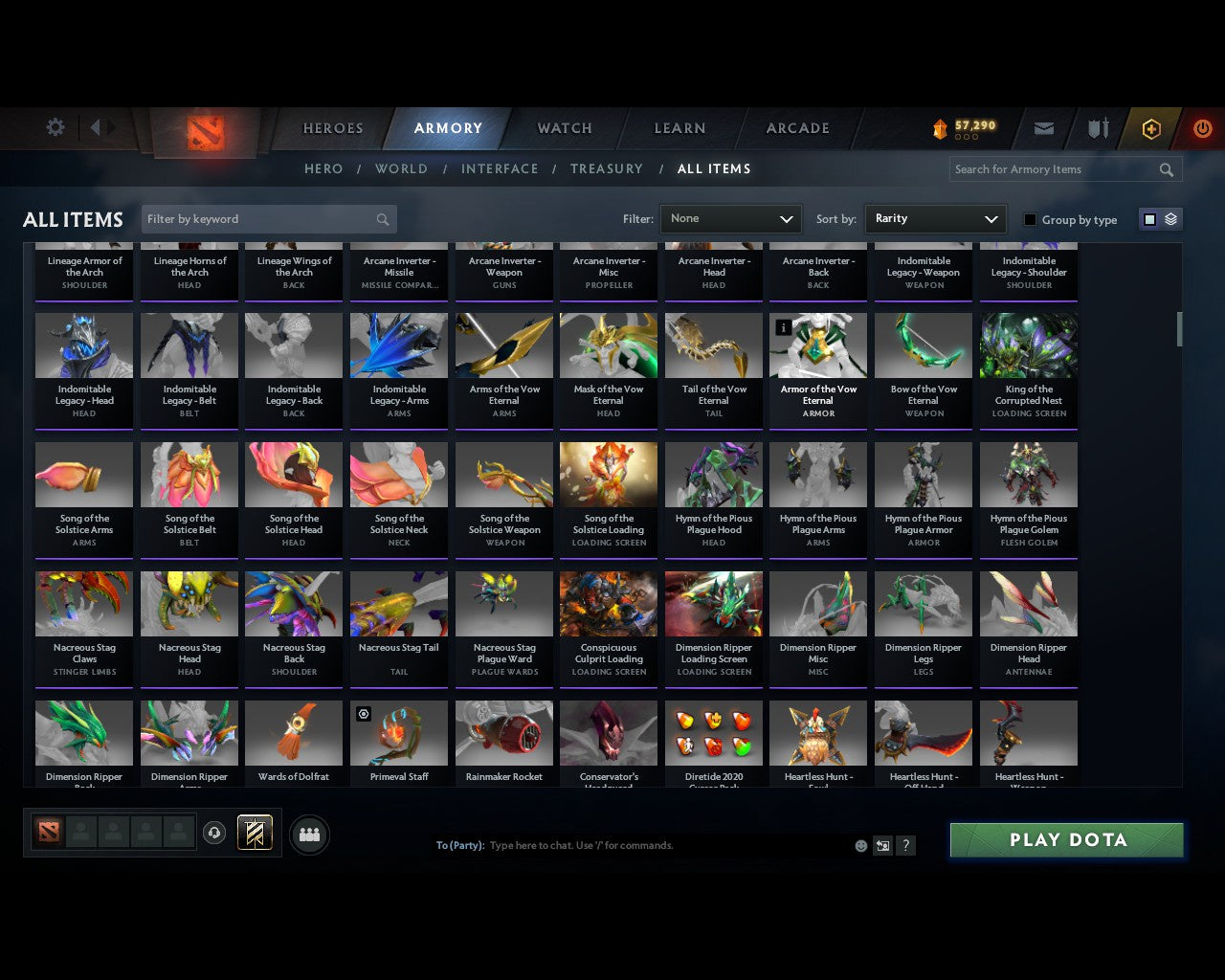Switch to the TREASURY section
Viewport: 1225px width, 980px height.
tap(606, 168)
